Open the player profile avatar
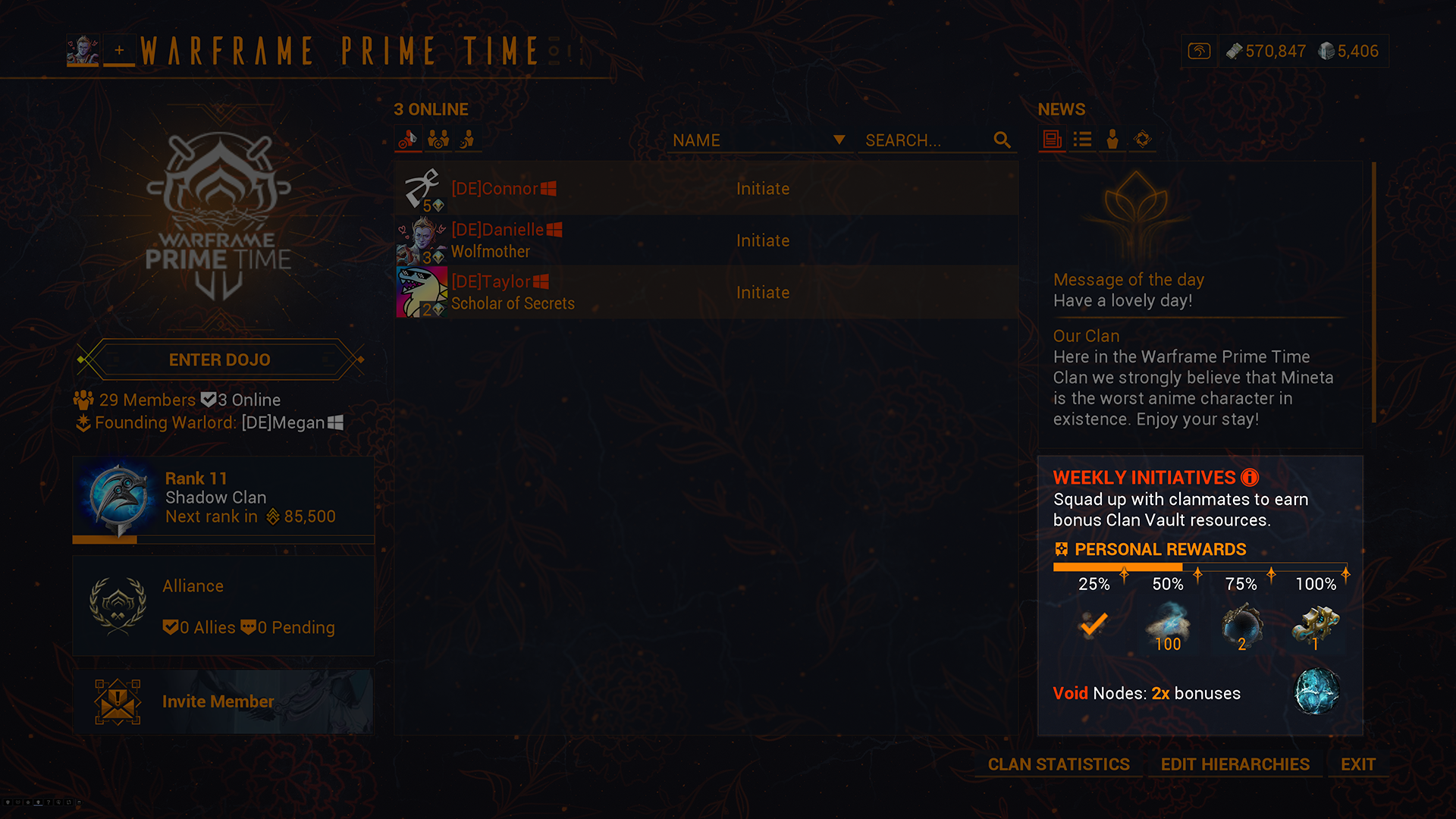This screenshot has width=1456, height=819. pos(83,51)
